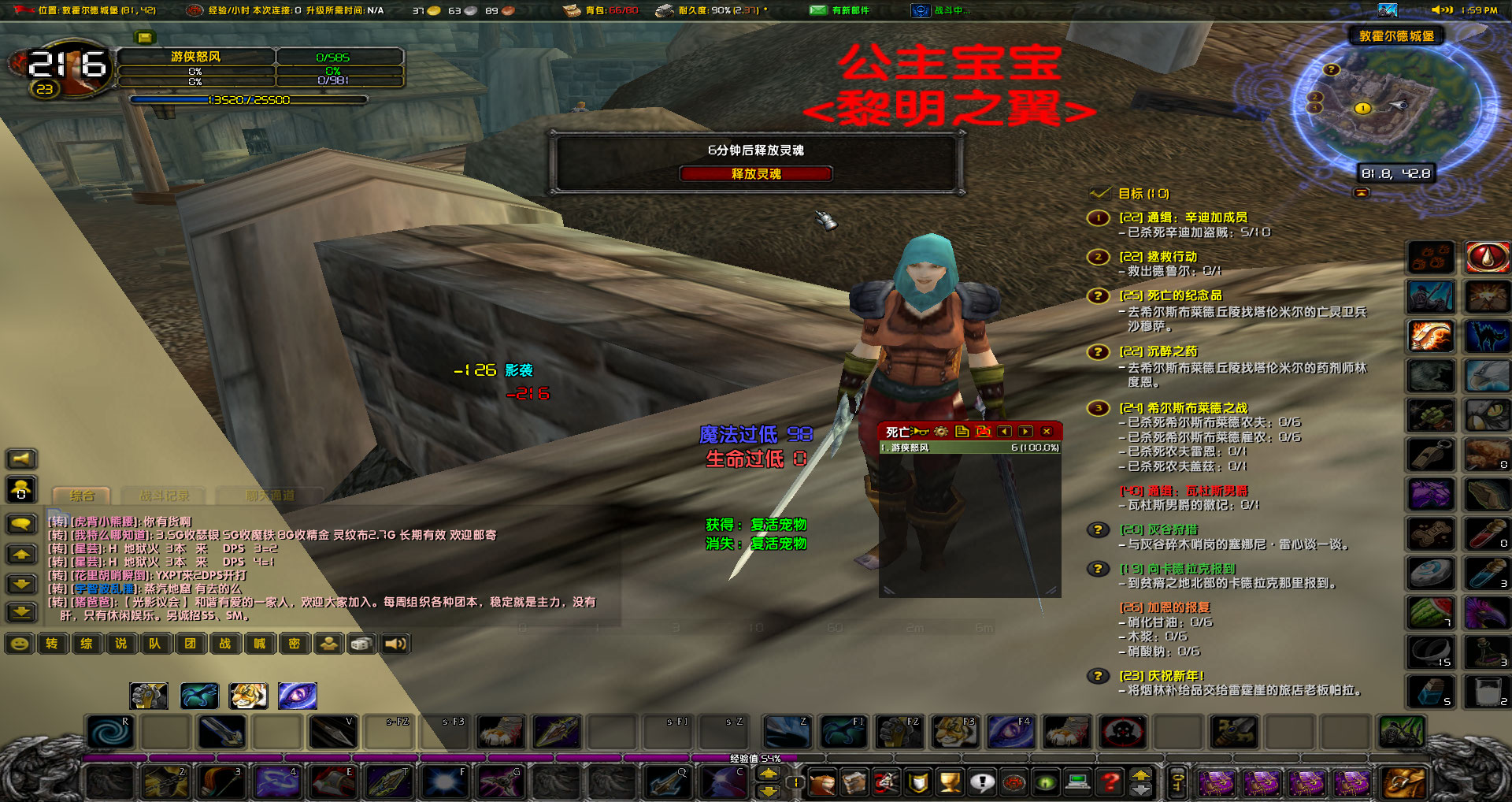Click right arrow on 死亡 window header

[x=1025, y=432]
